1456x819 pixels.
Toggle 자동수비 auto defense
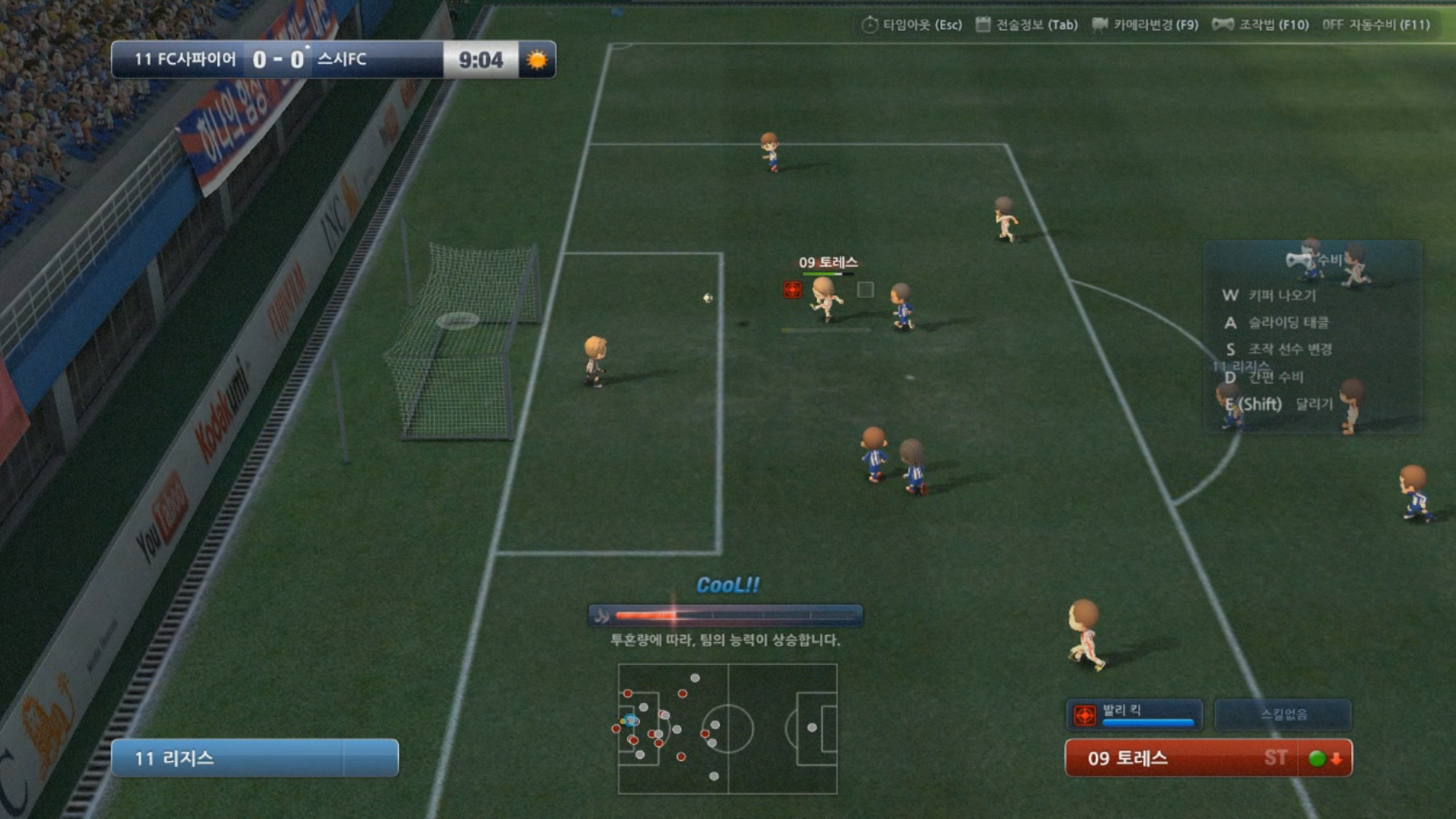(x=1376, y=25)
